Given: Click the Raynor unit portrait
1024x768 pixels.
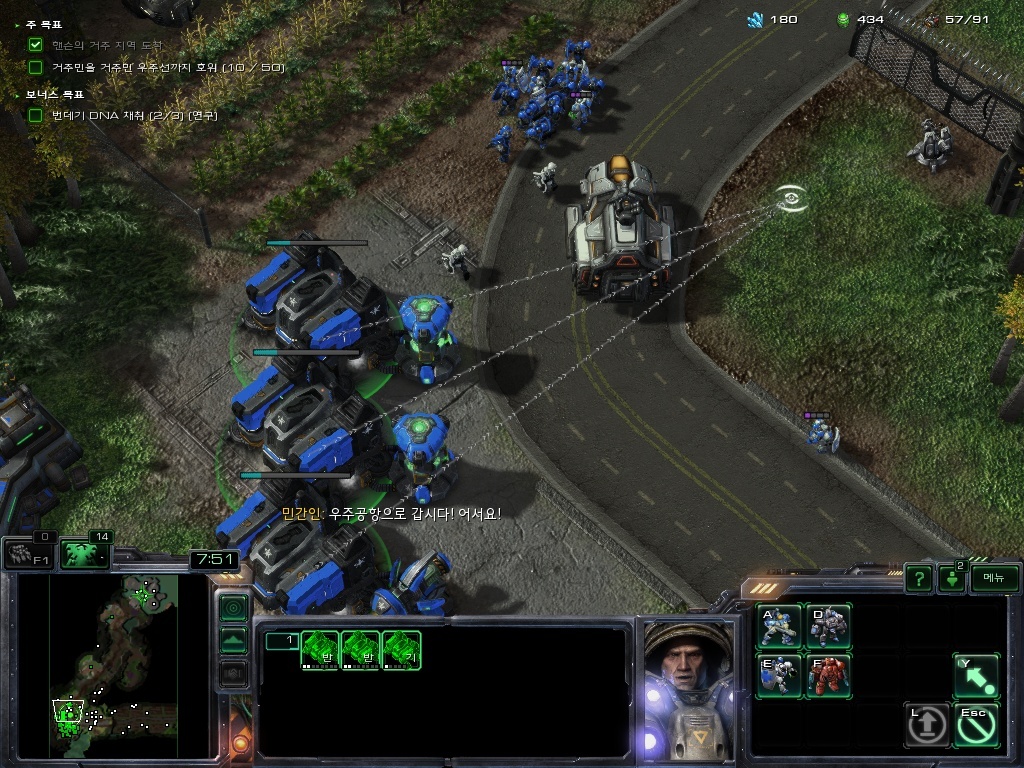Looking at the screenshot, I should click(688, 688).
